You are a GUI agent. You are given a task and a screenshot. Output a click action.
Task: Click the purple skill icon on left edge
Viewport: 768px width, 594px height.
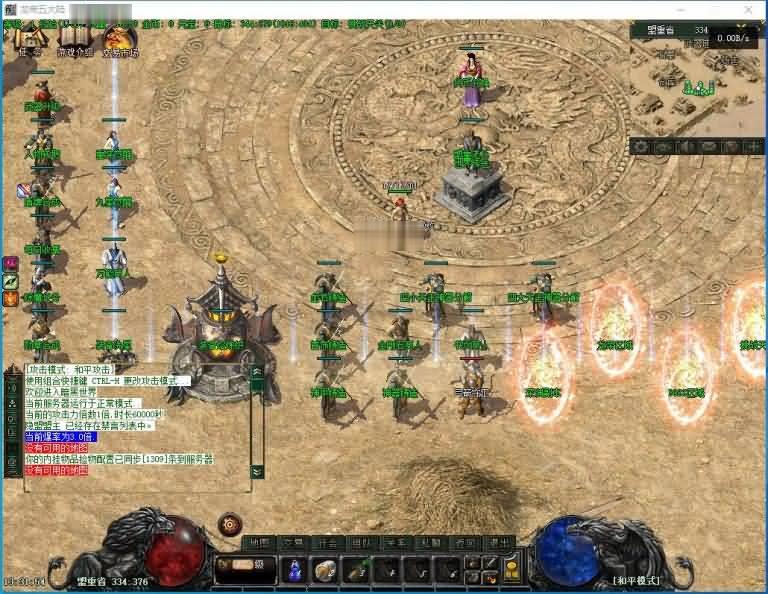pos(11,262)
